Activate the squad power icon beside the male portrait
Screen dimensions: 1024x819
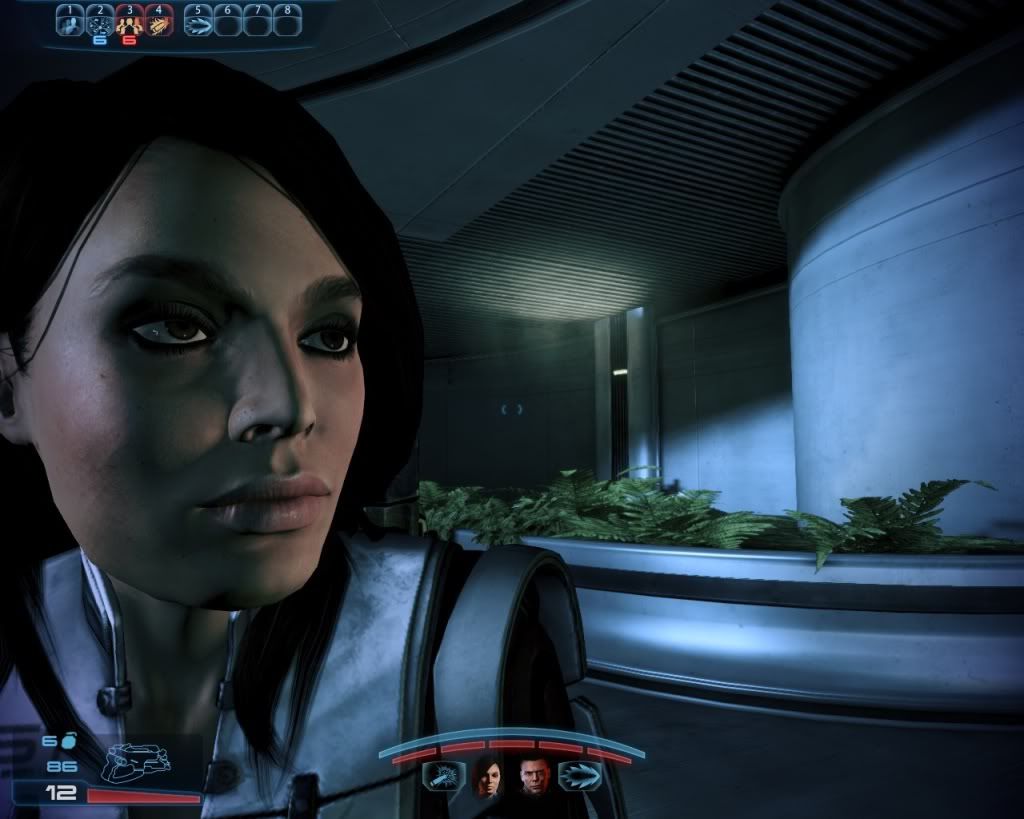coord(579,777)
